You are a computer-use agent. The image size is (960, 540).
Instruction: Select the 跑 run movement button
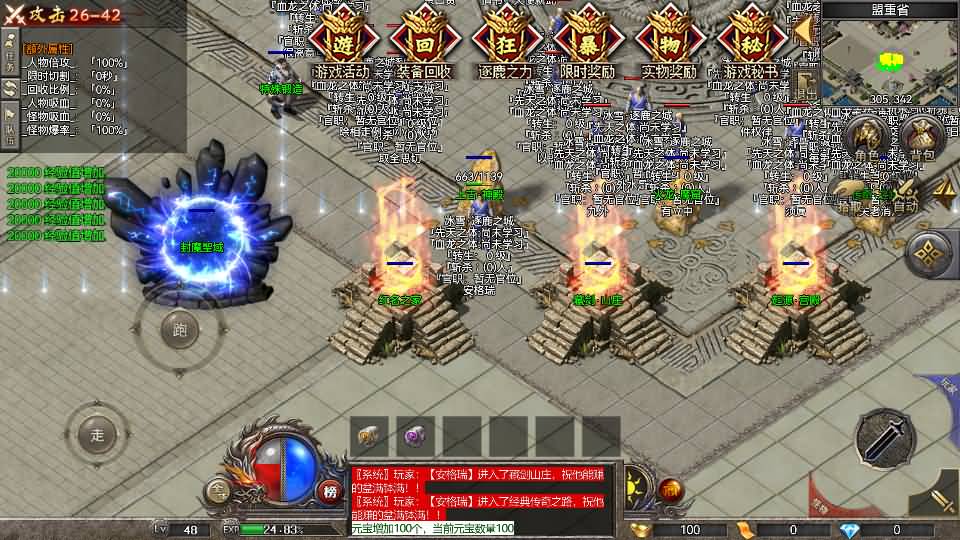[180, 330]
